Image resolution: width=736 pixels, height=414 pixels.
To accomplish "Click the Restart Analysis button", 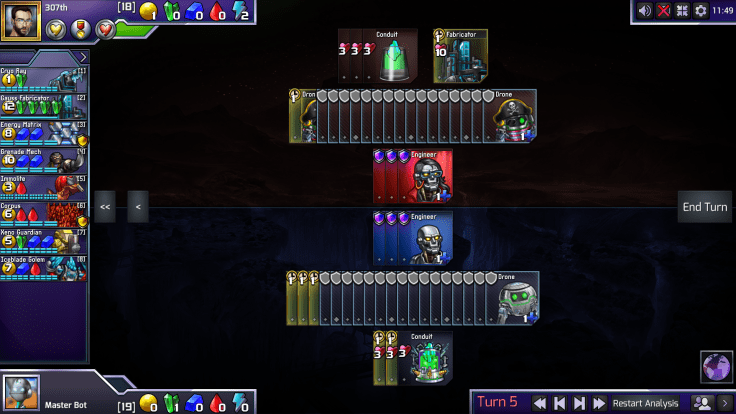I will 646,403.
